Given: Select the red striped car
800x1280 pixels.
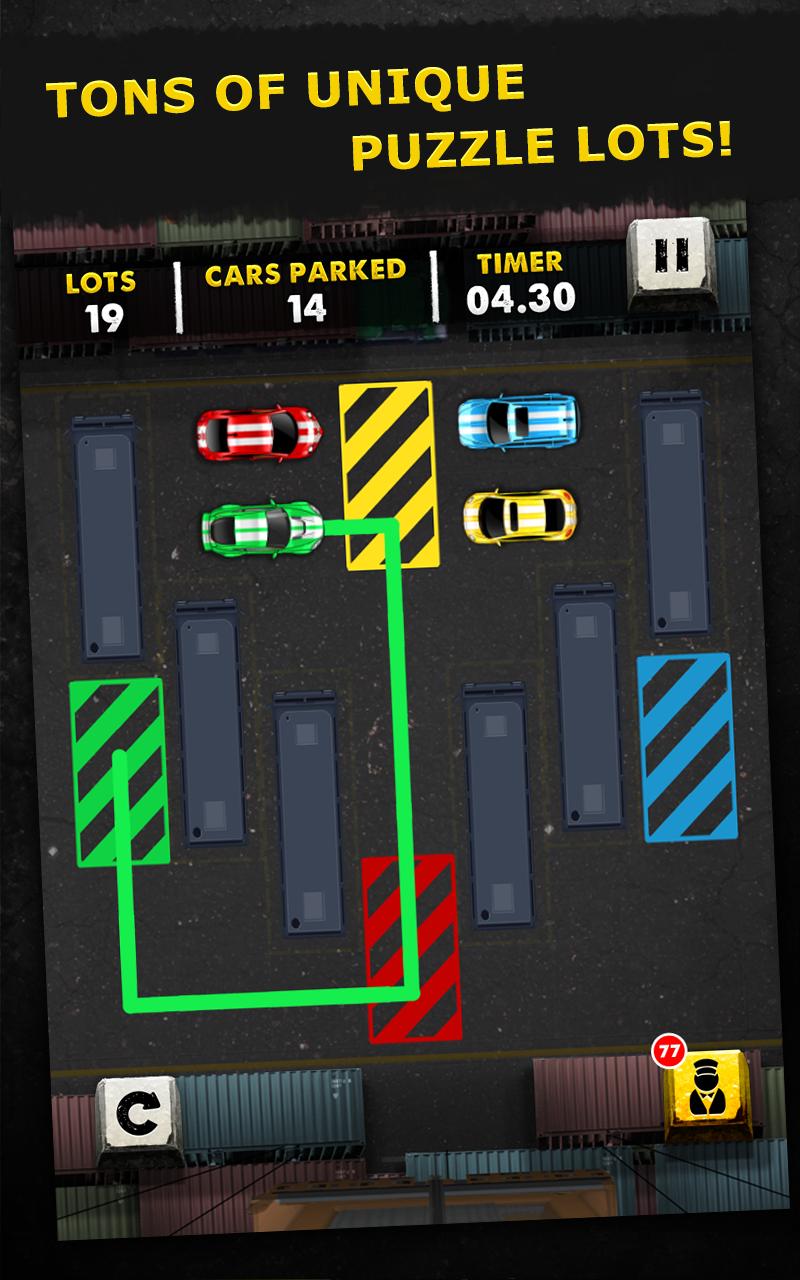Looking at the screenshot, I should tap(260, 431).
